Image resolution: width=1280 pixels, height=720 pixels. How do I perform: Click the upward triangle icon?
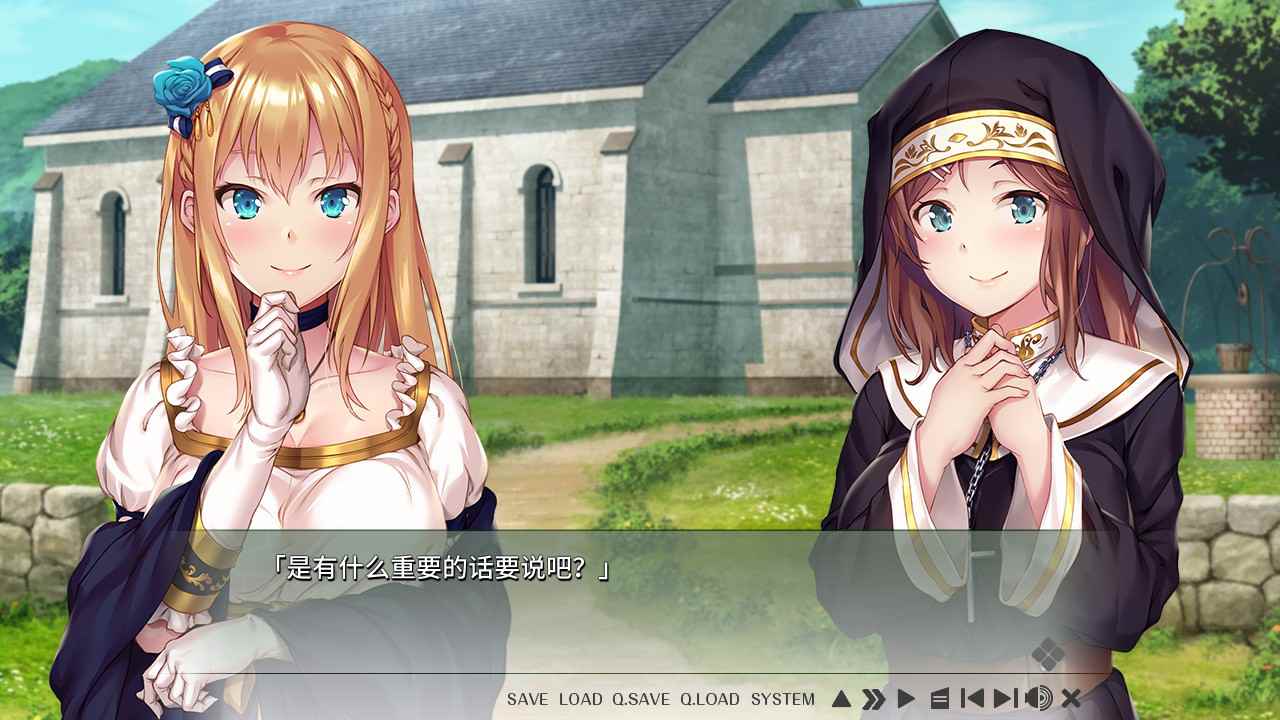click(842, 699)
